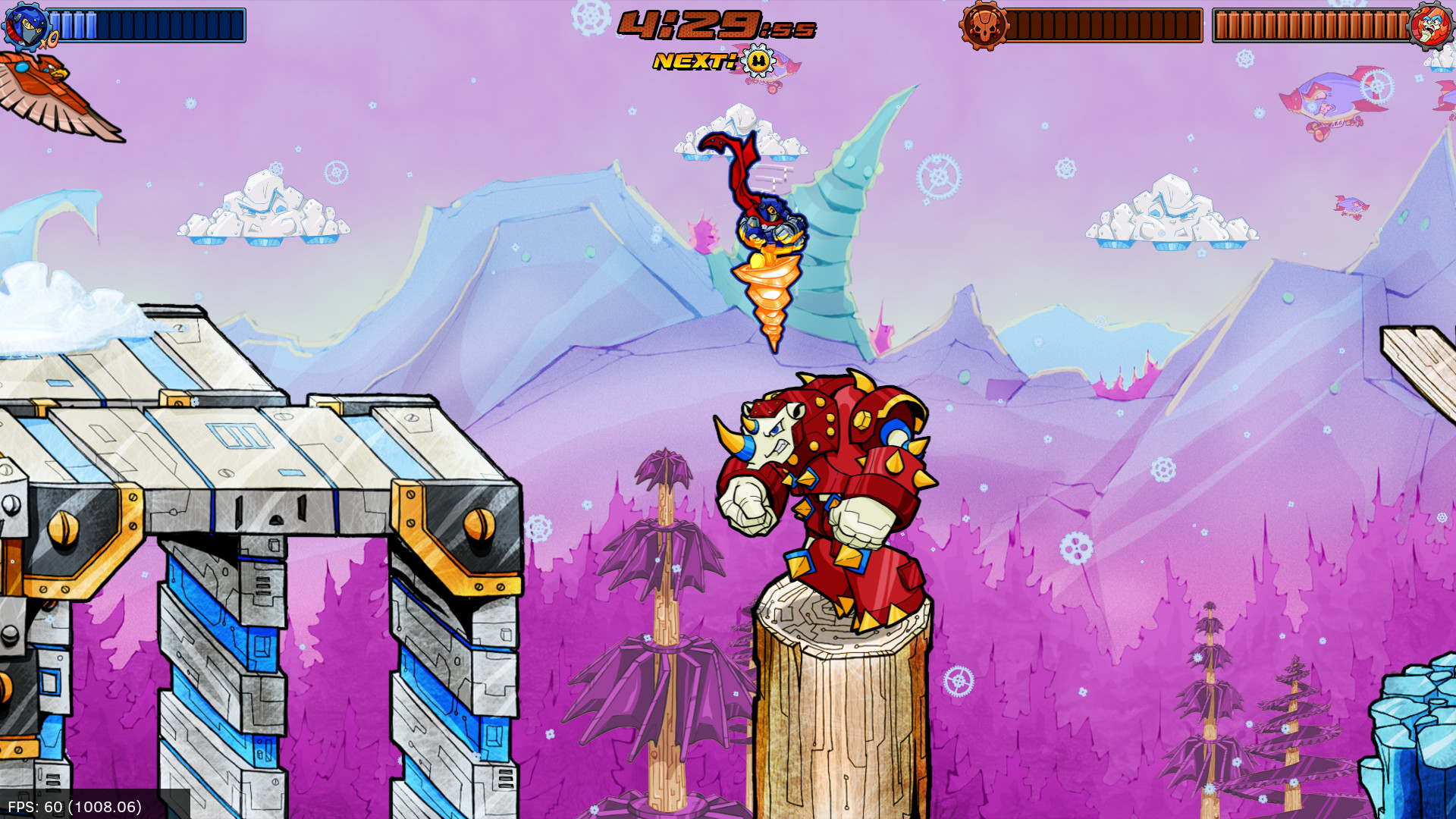This screenshot has width=1456, height=819.
Task: Click the golden drill cone
Action: 768,300
